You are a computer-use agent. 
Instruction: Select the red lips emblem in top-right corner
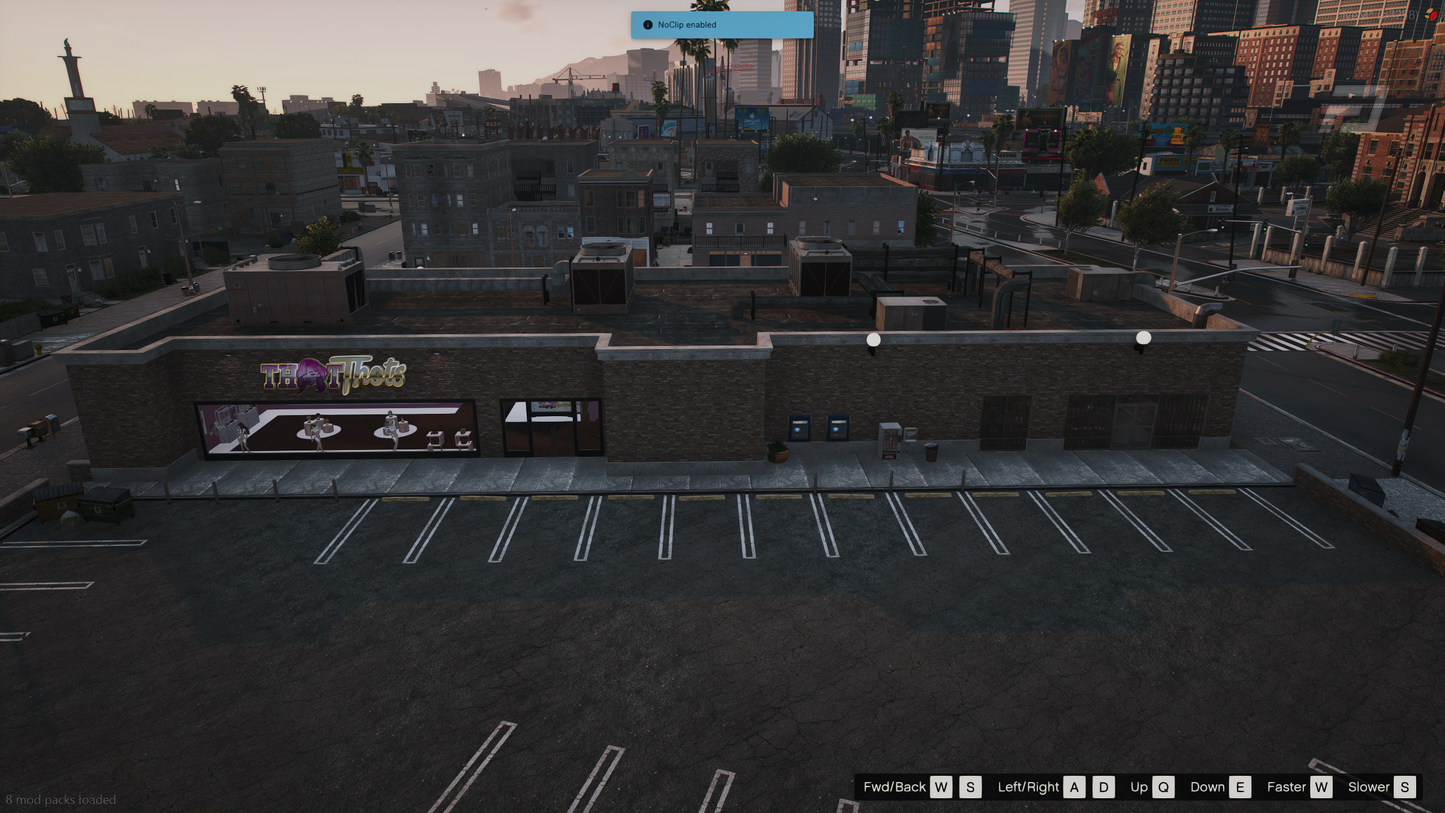point(1433,15)
